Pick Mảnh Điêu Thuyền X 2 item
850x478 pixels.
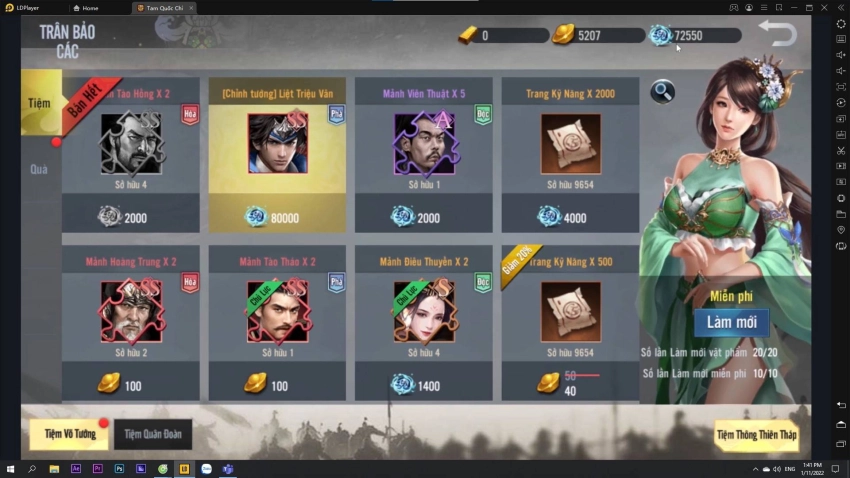[x=423, y=322]
